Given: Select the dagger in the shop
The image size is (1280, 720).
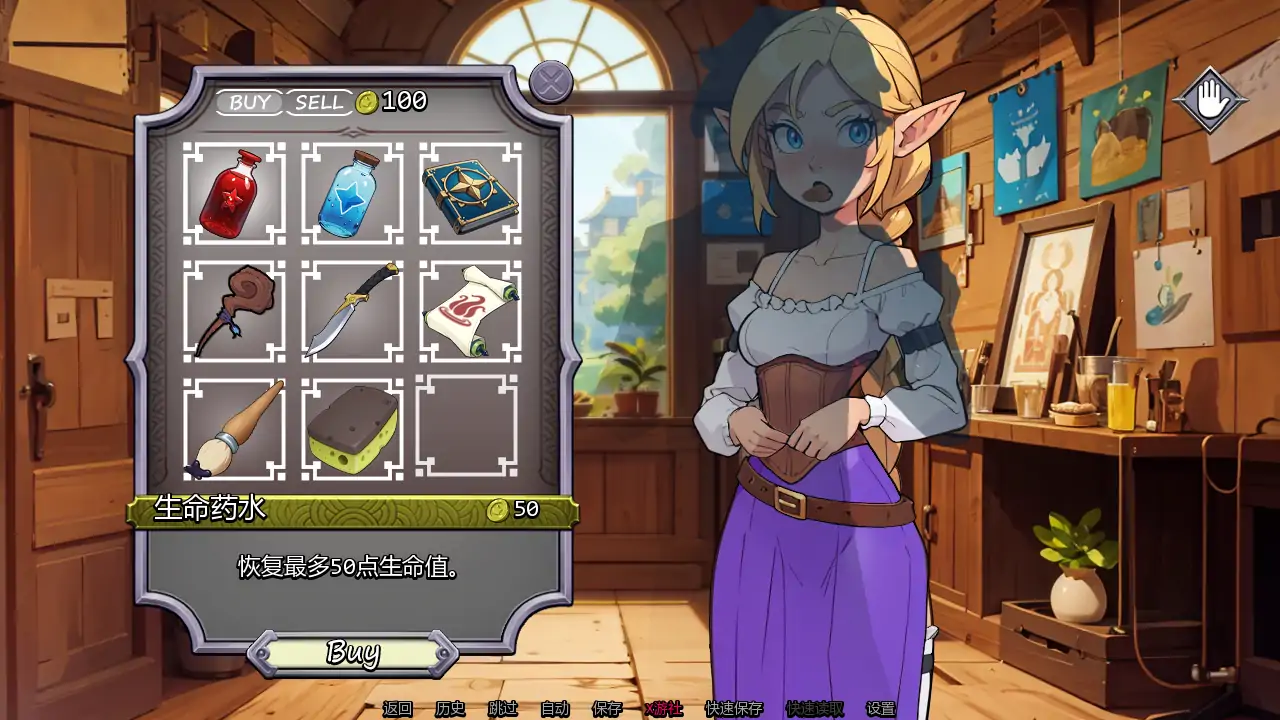Looking at the screenshot, I should 348,312.
